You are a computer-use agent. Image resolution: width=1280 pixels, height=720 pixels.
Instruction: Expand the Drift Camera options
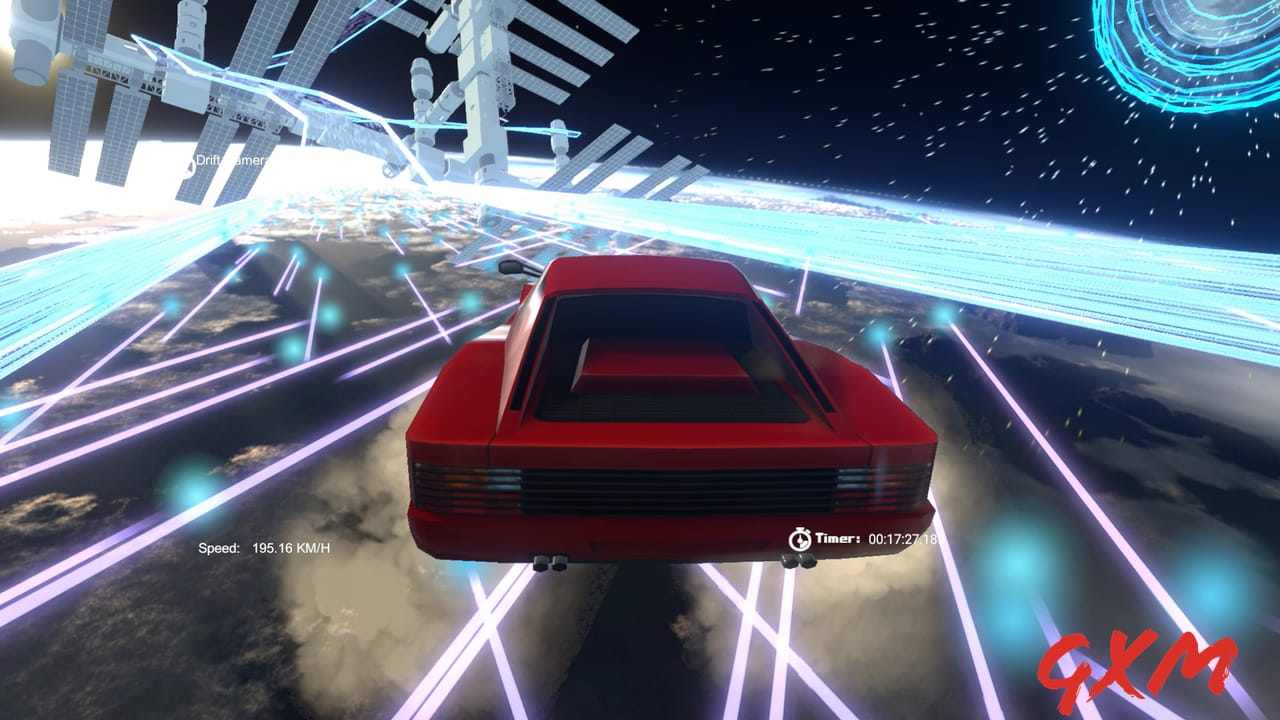point(232,164)
